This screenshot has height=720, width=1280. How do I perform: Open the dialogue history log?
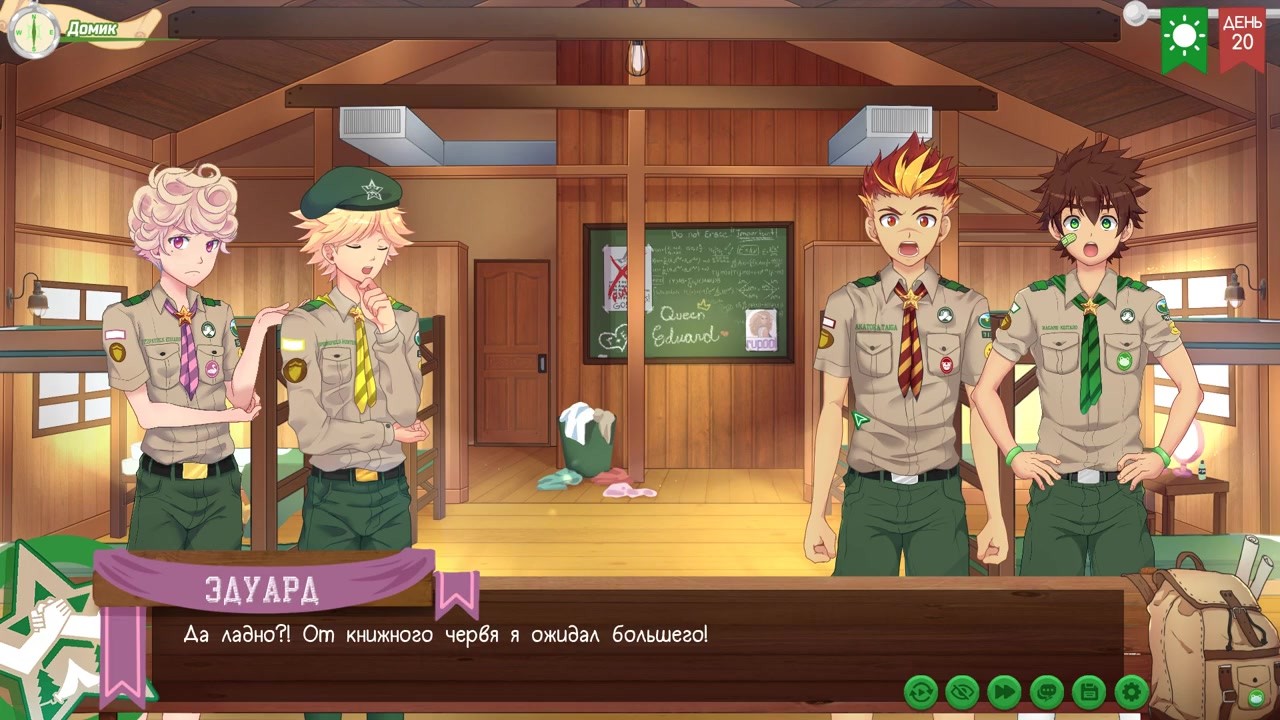[x=1047, y=691]
